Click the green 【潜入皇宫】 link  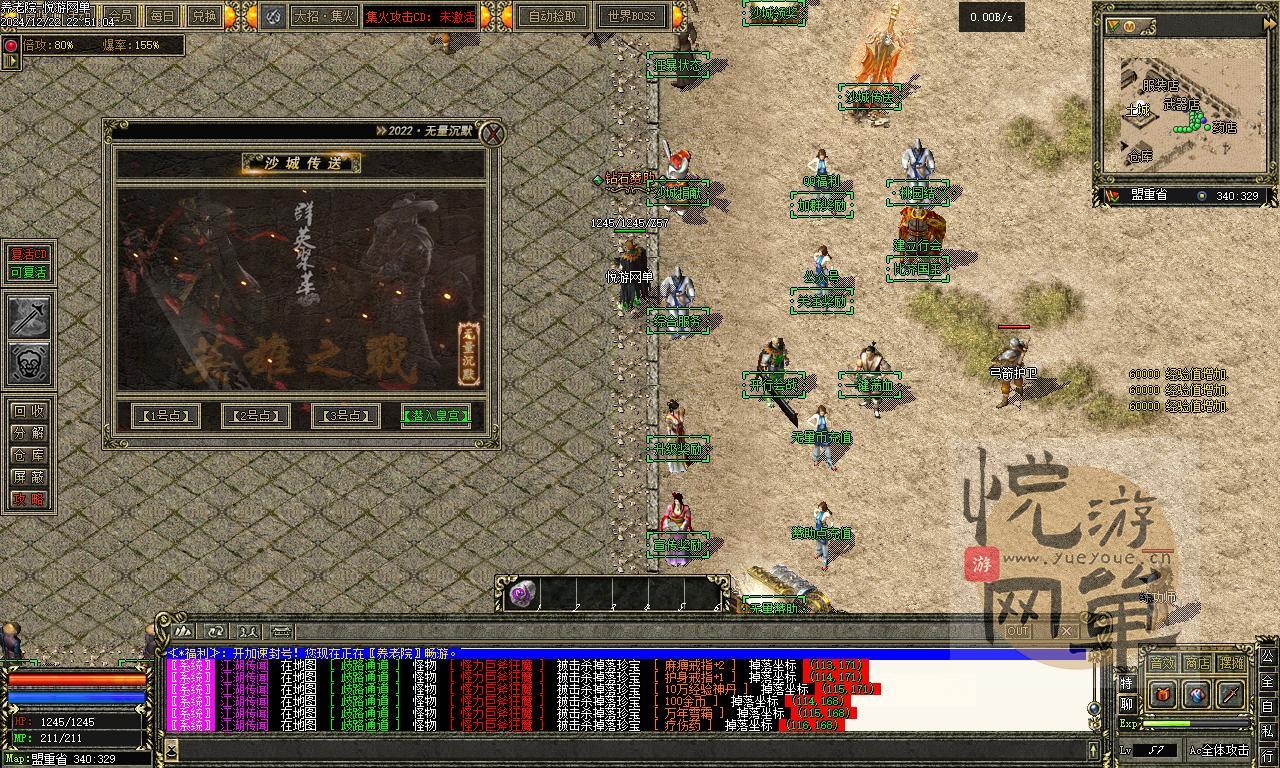coord(435,415)
